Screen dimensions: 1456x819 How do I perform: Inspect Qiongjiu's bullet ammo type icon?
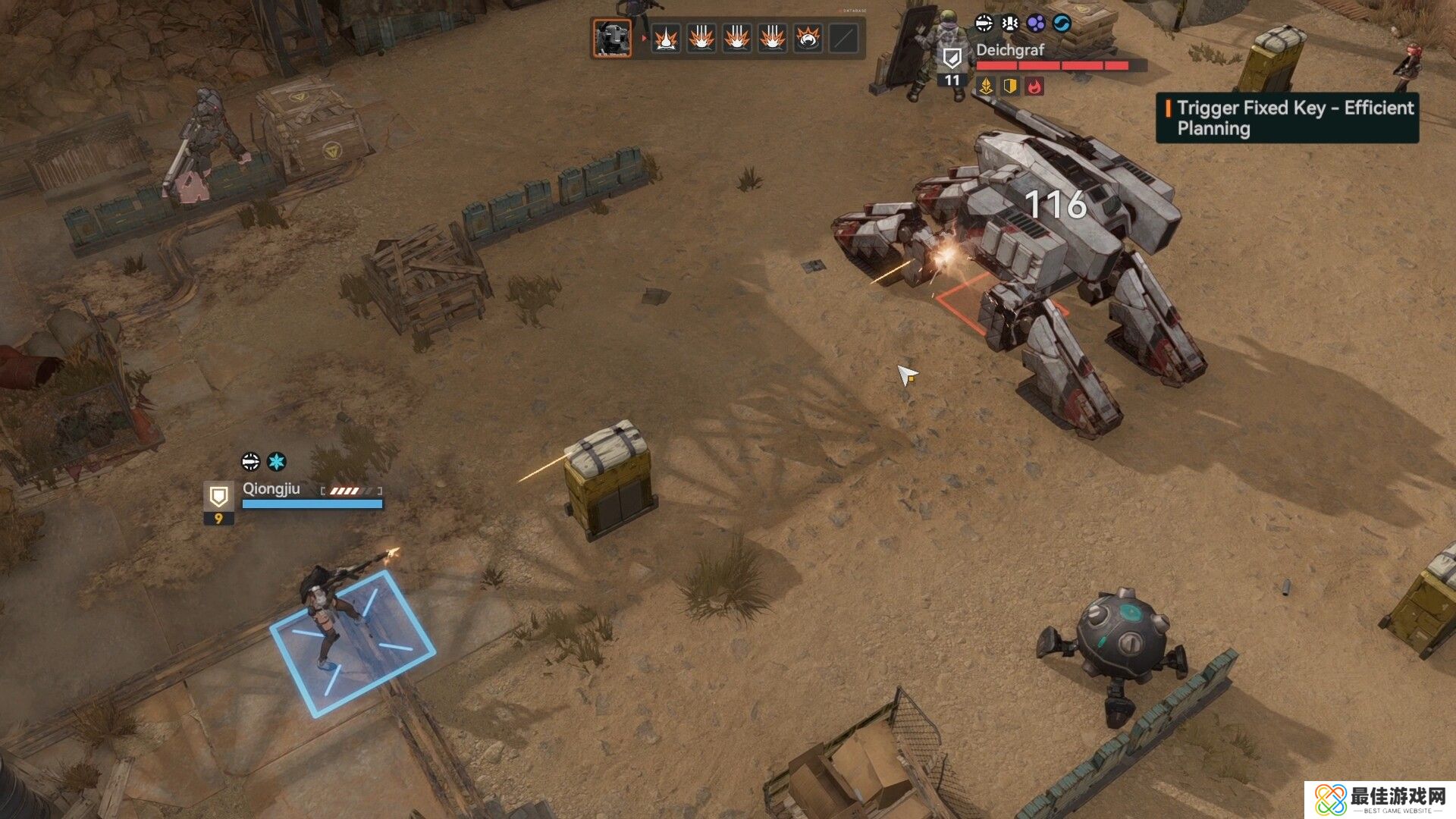[x=250, y=461]
